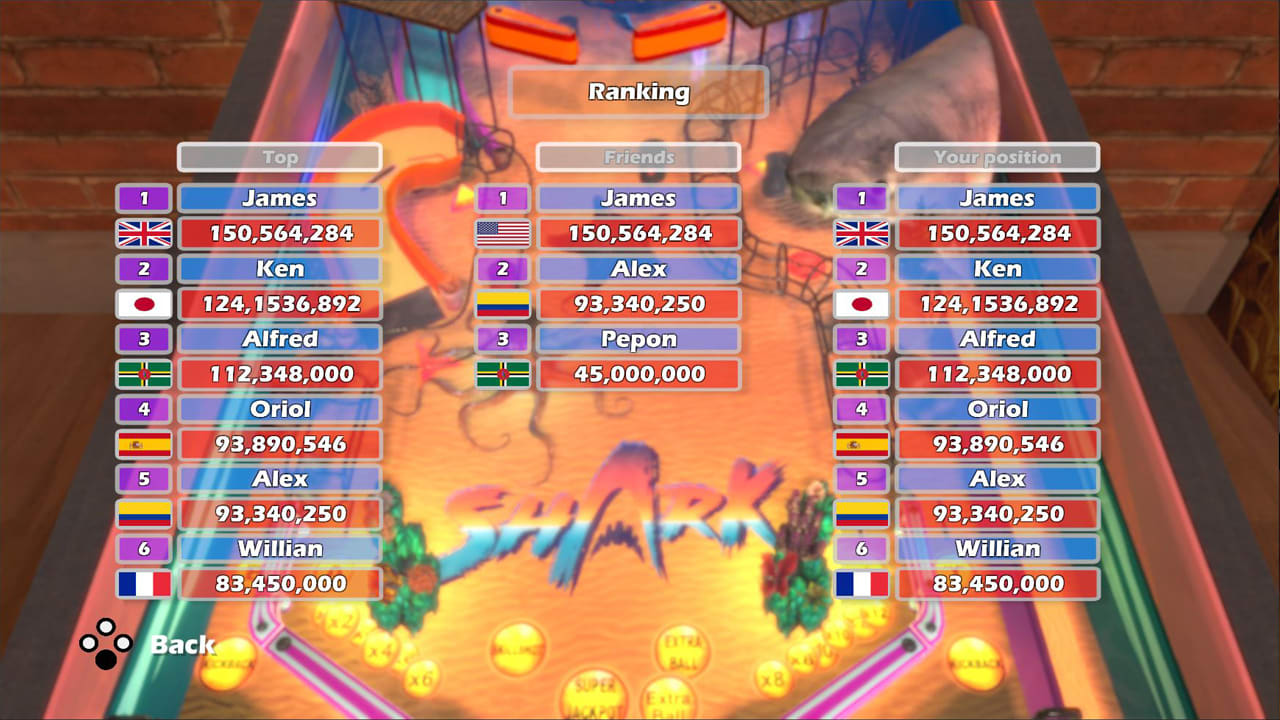Select the rank 1 badge in Top column

(144, 198)
